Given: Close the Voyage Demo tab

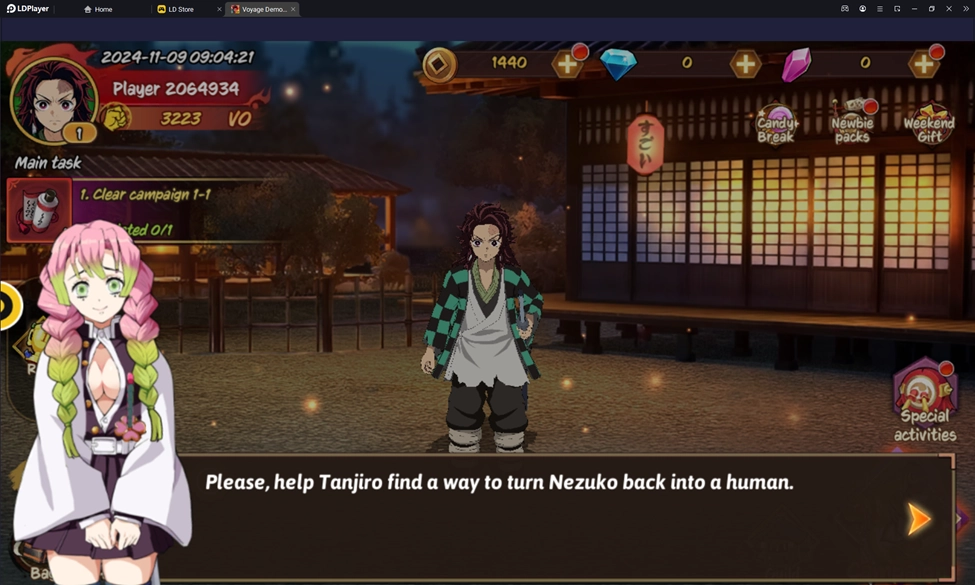Looking at the screenshot, I should click(293, 9).
